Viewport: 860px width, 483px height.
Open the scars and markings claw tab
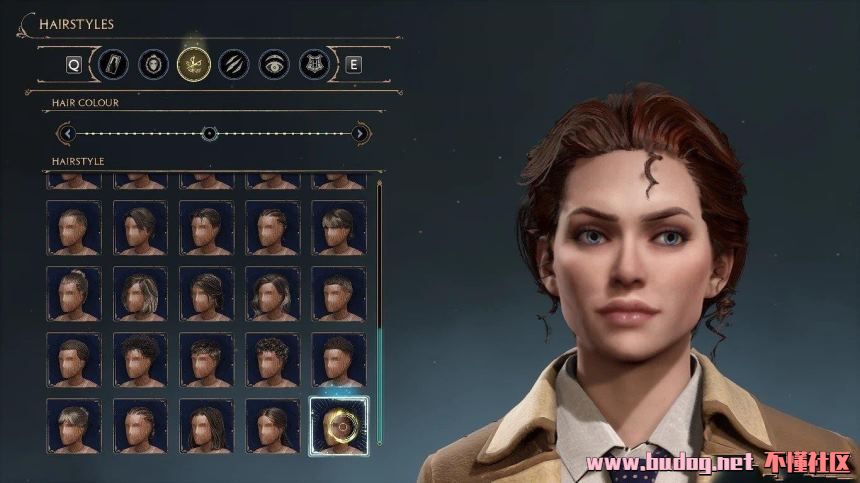pyautogui.click(x=232, y=65)
